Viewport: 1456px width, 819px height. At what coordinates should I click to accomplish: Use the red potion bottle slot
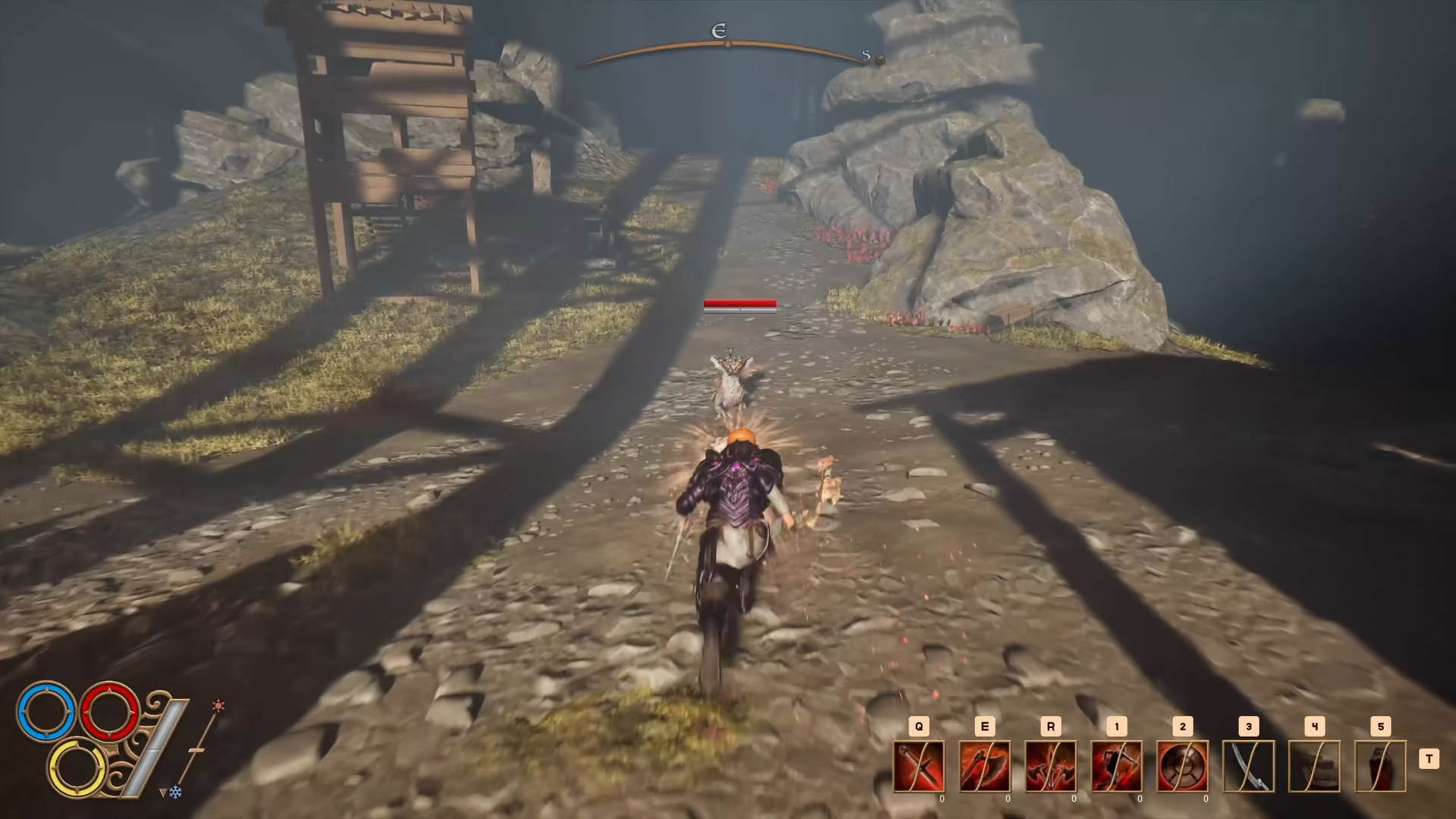pos(1380,766)
